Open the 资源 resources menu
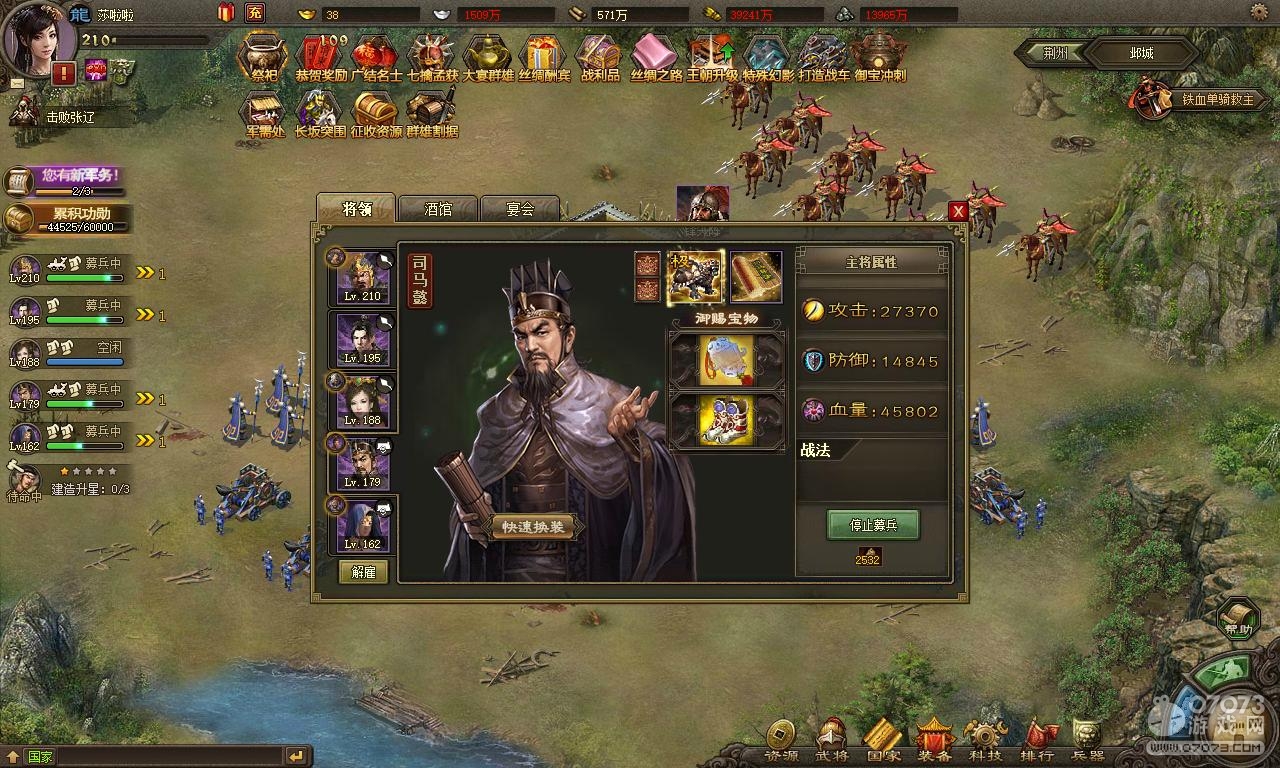 781,741
